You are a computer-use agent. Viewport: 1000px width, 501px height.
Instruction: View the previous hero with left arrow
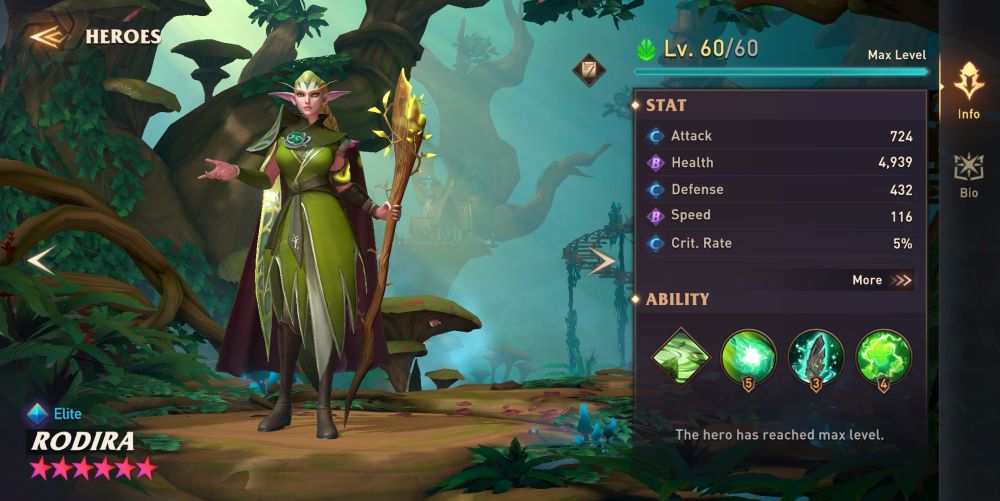[40, 261]
